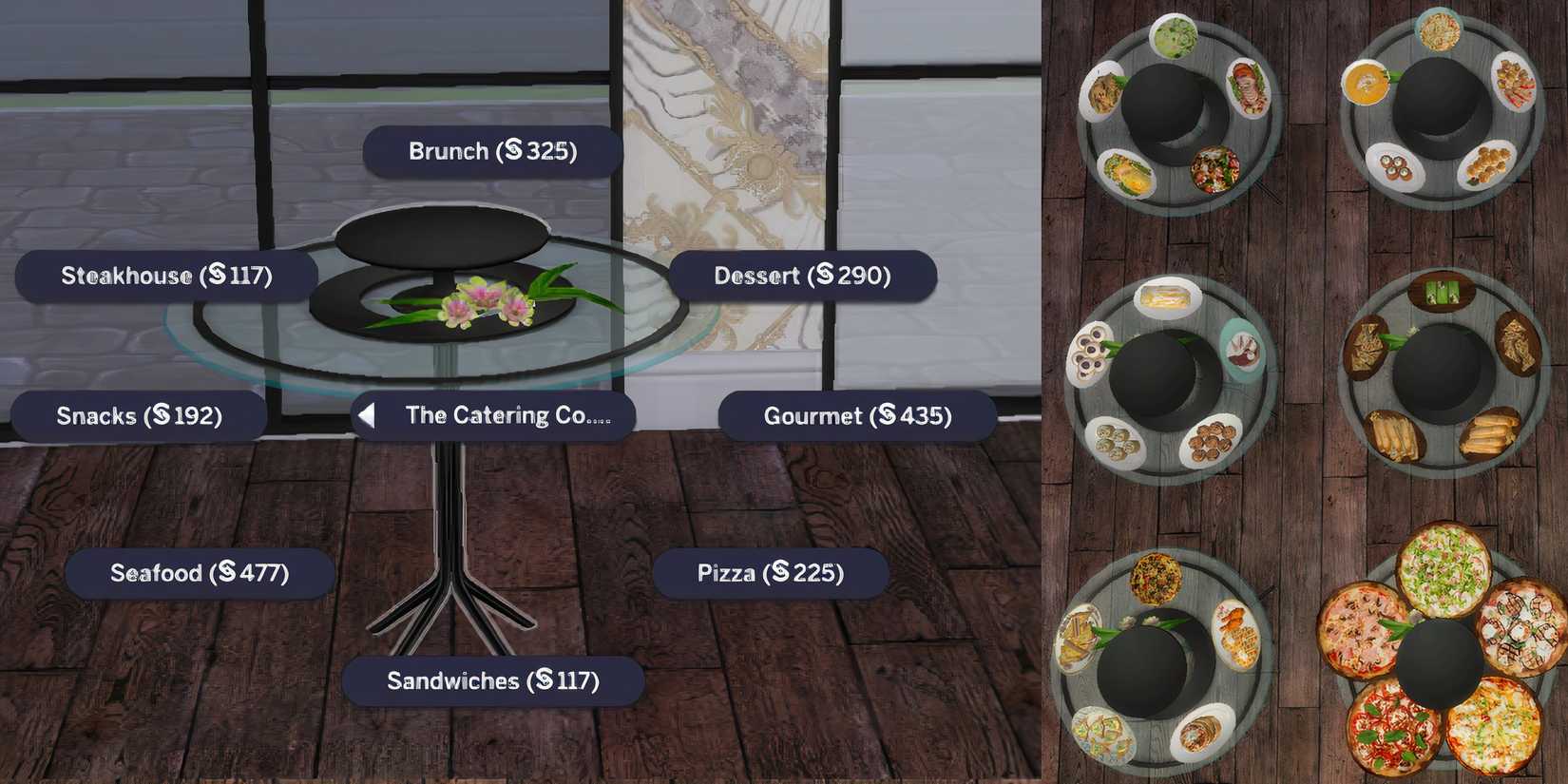The width and height of the screenshot is (1568, 784).
Task: Click the simoleon icon in the Brunch label
Action: (x=514, y=150)
